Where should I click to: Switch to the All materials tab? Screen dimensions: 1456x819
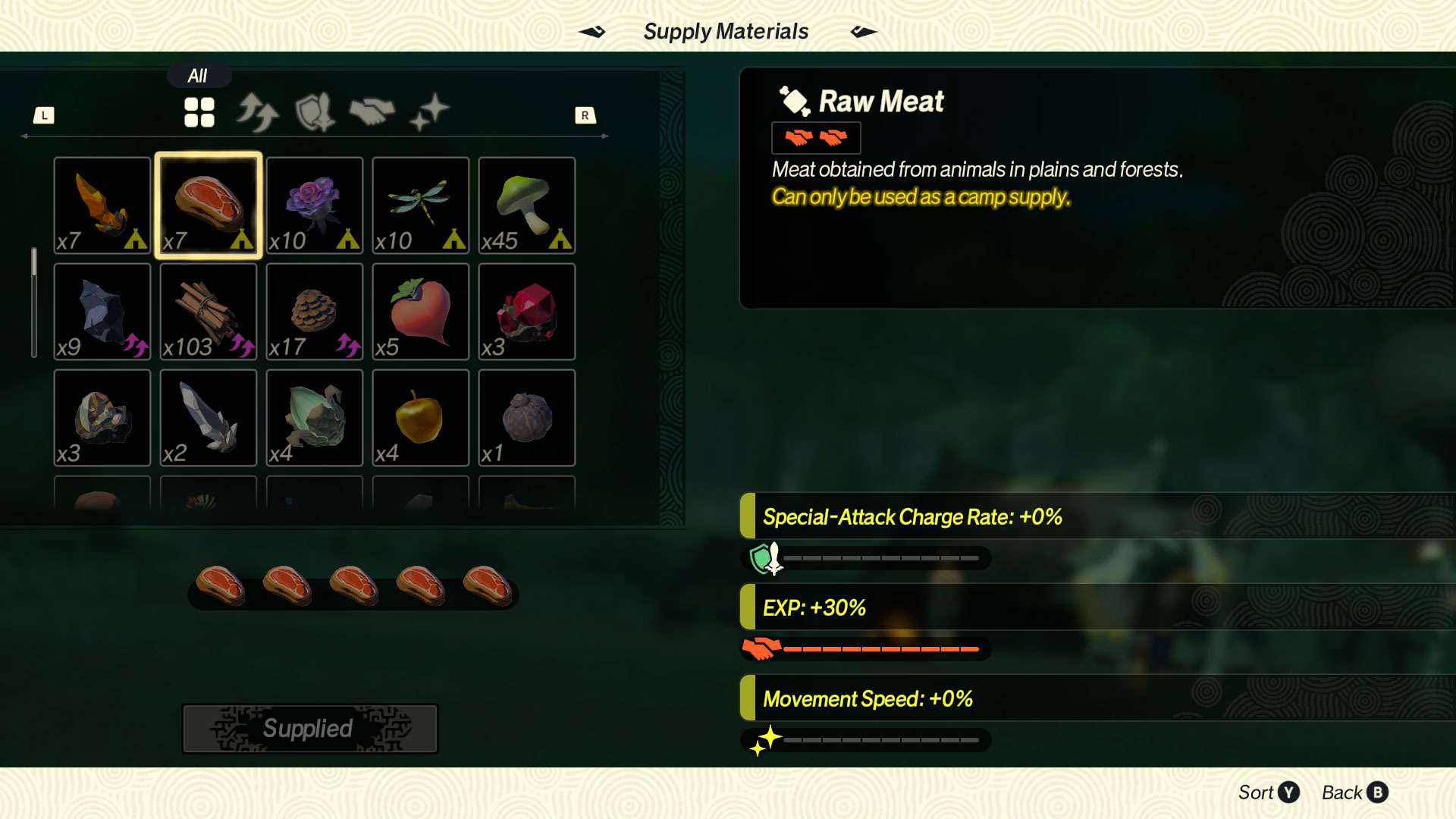coord(199,112)
